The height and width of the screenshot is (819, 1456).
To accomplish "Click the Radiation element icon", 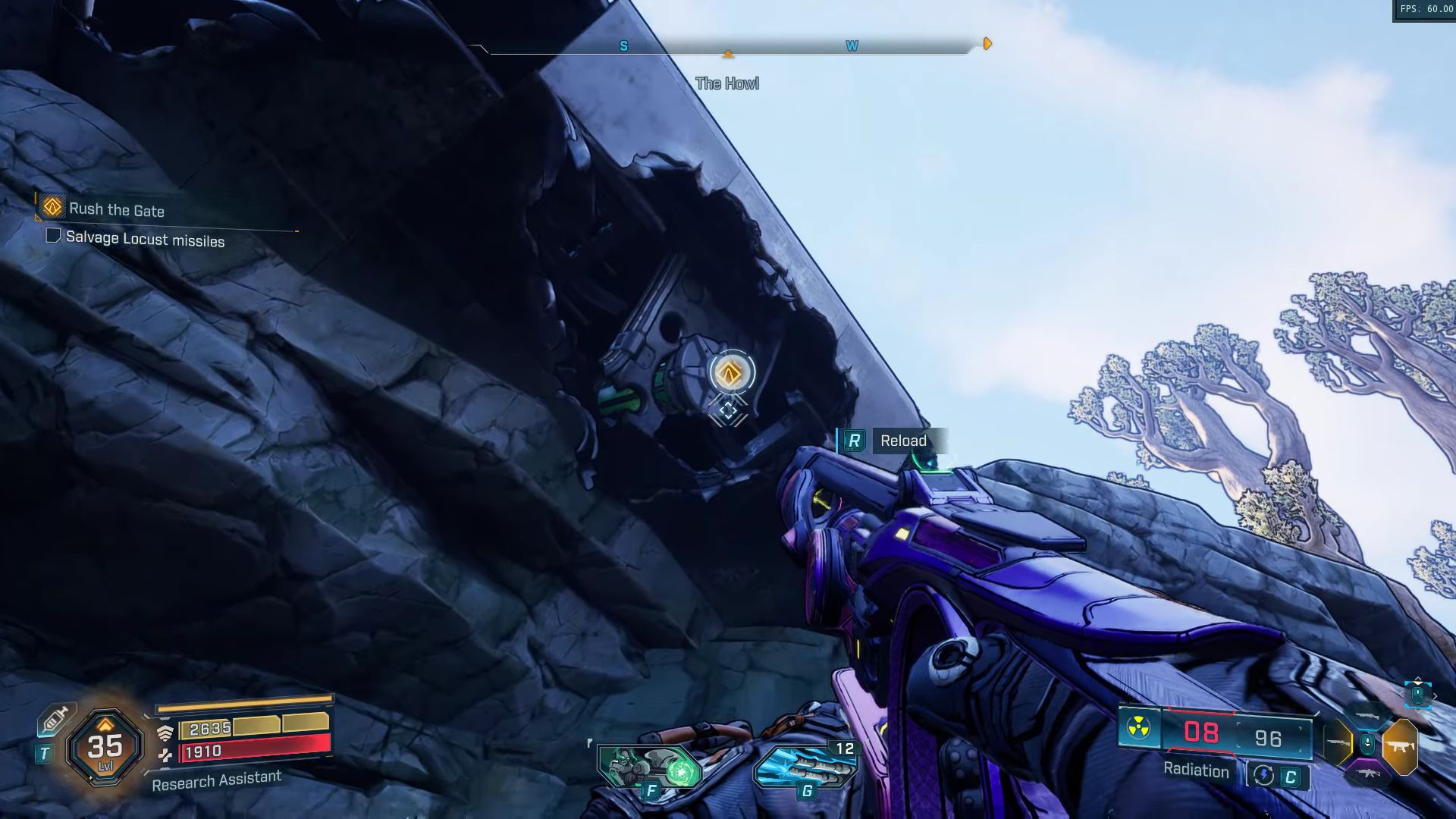I will tap(1138, 729).
